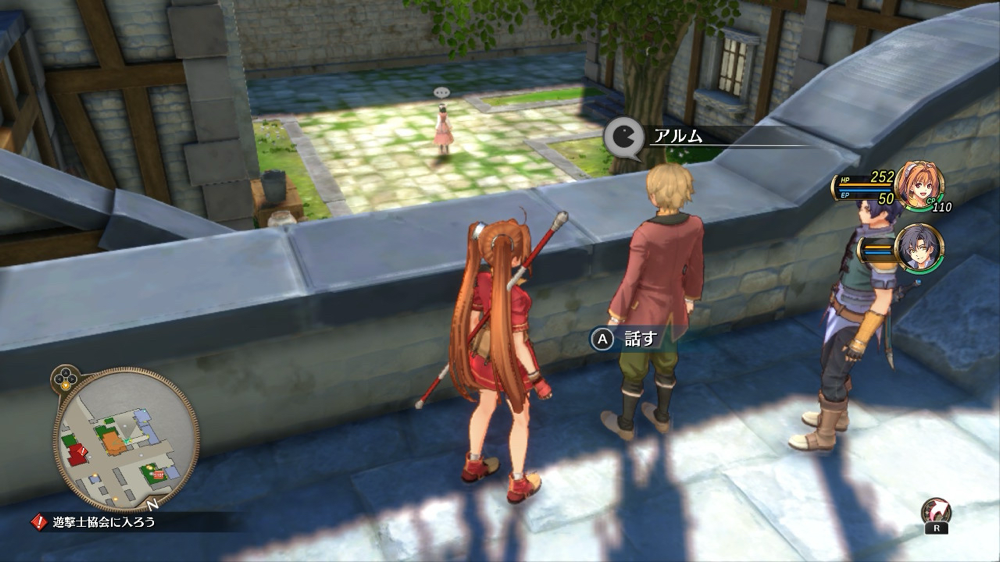Click the four-dot emblem atop the minimap
Image resolution: width=1000 pixels, height=562 pixels.
[65, 379]
